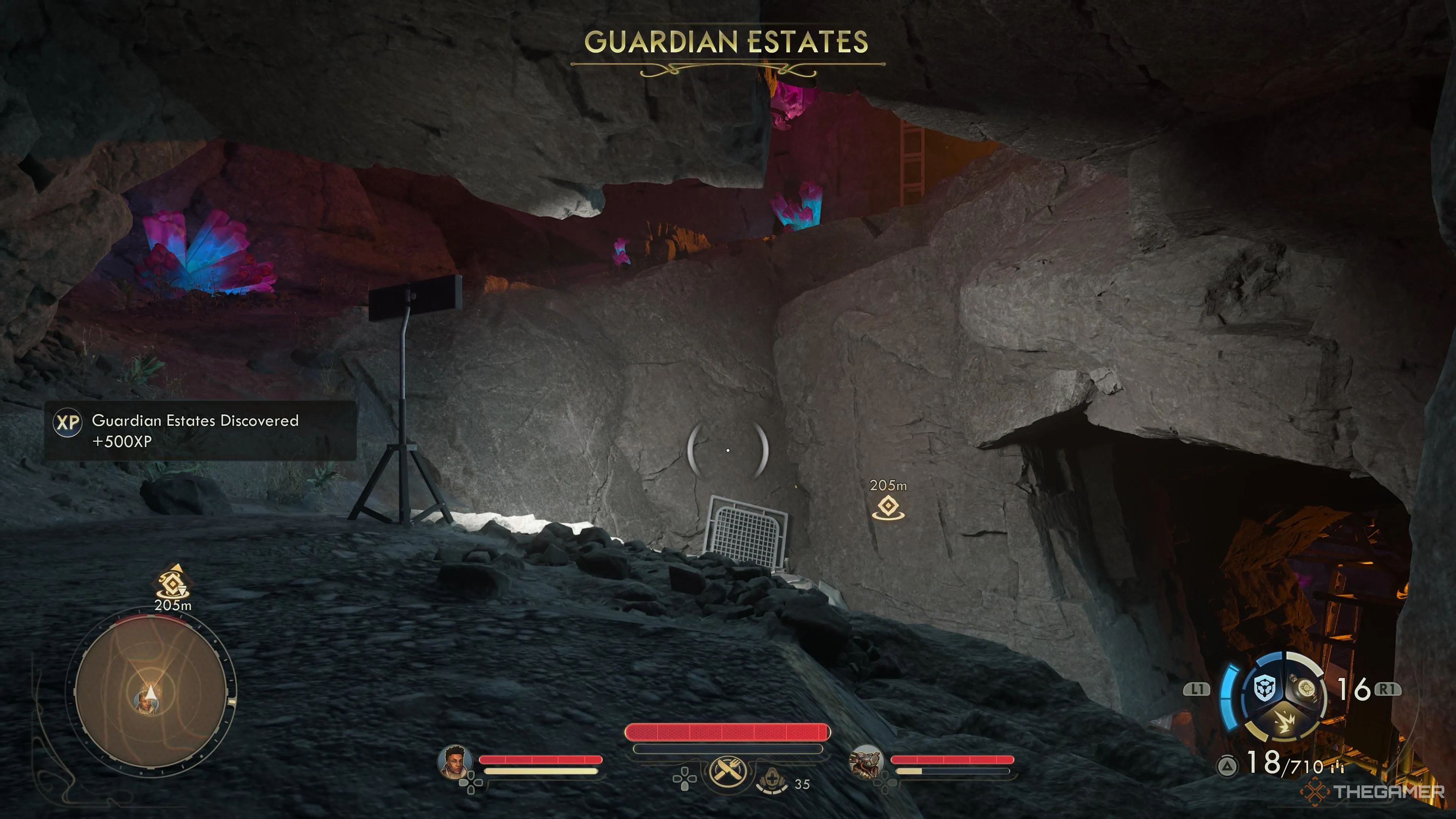Click the bullet ammo icon beside 710
This screenshot has height=819, width=1456.
tap(1337, 767)
